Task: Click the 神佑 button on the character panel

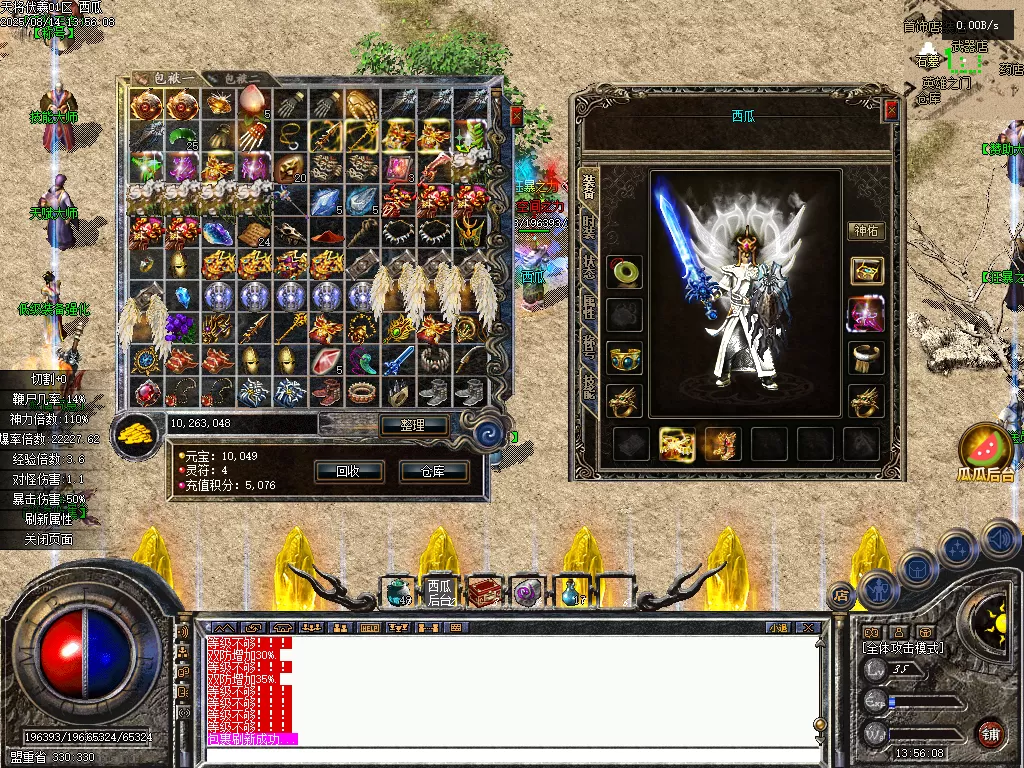Action: tap(866, 231)
